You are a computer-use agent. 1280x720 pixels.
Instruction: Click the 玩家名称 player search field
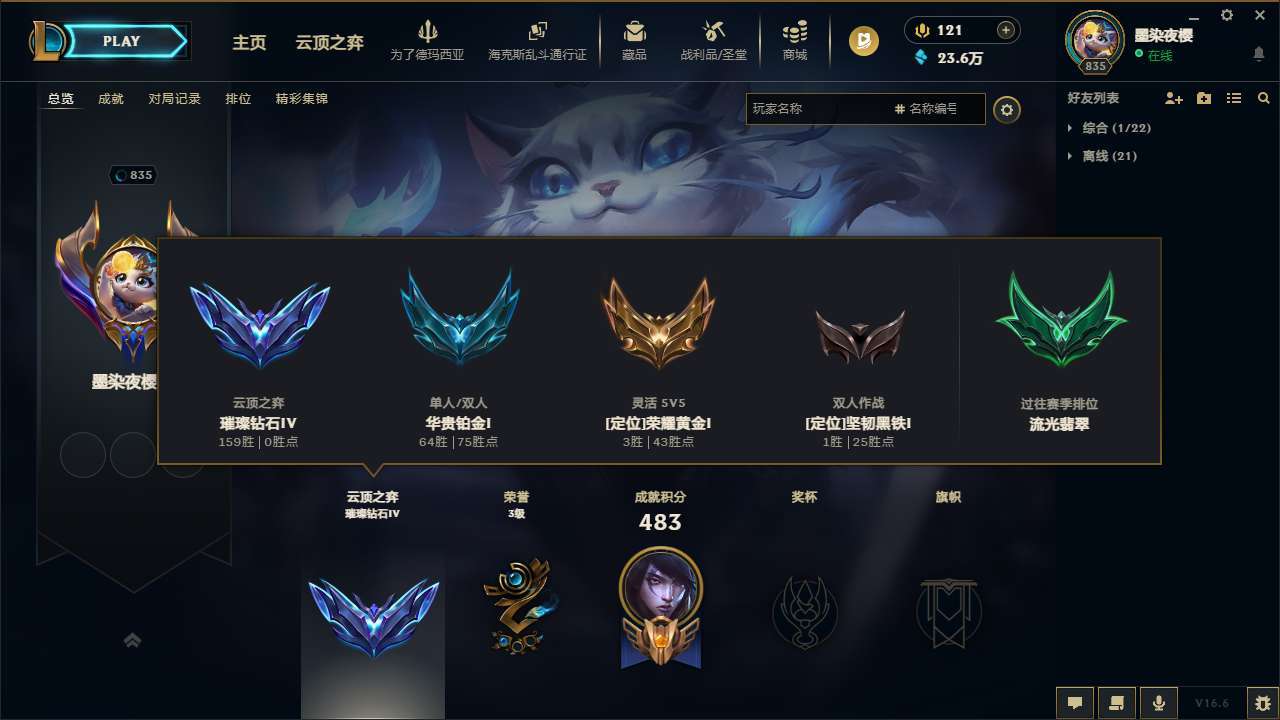[800, 109]
